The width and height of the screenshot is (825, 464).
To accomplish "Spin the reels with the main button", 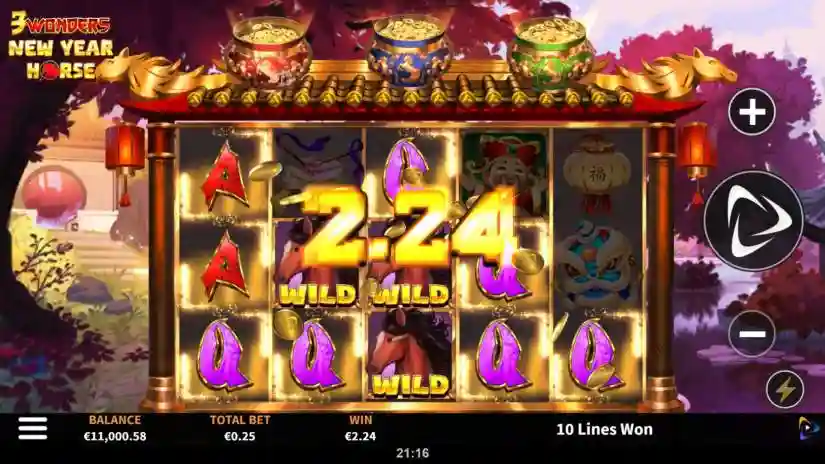I will [x=752, y=221].
